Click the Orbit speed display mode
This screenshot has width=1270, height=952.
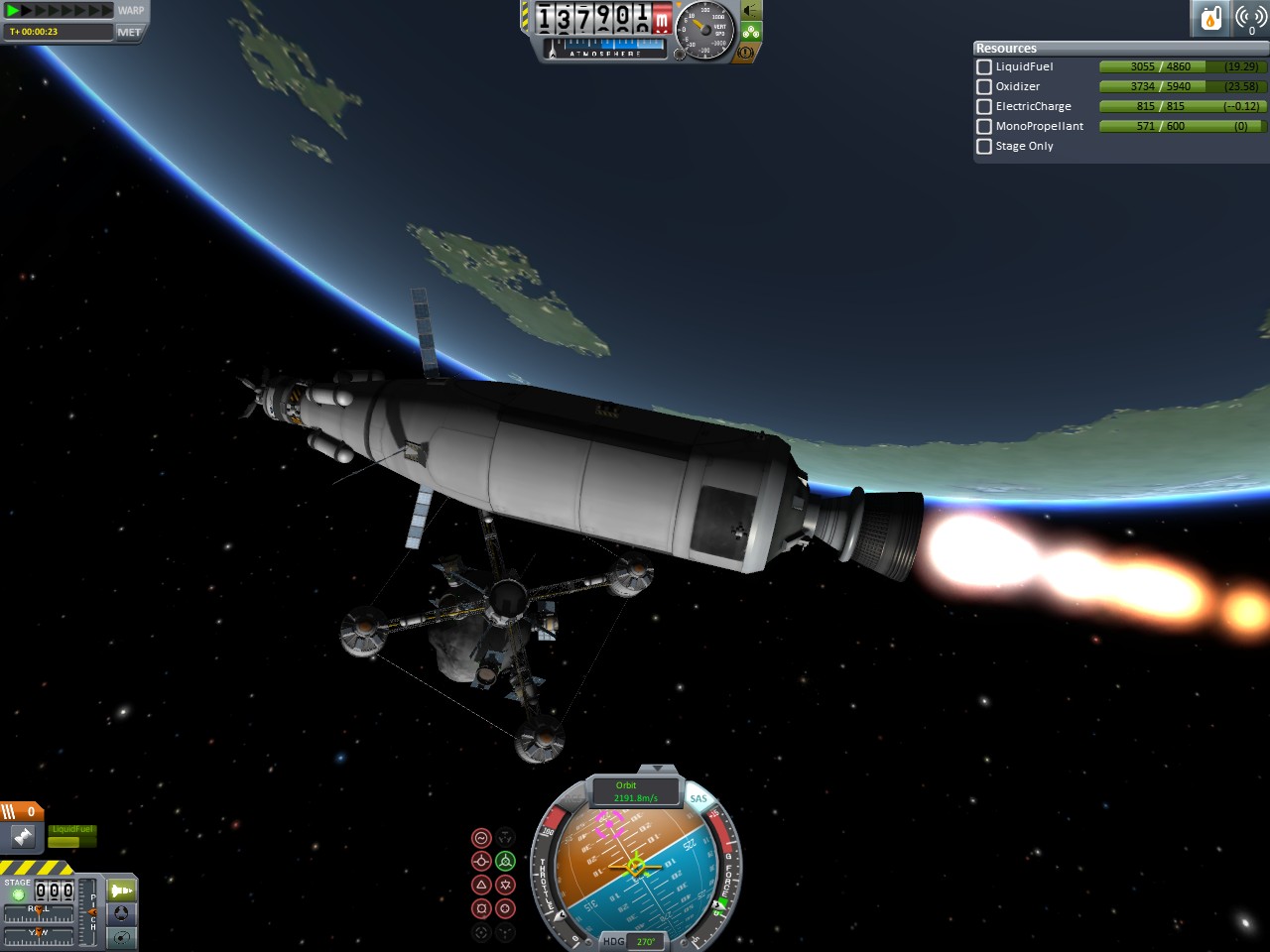pos(635,791)
